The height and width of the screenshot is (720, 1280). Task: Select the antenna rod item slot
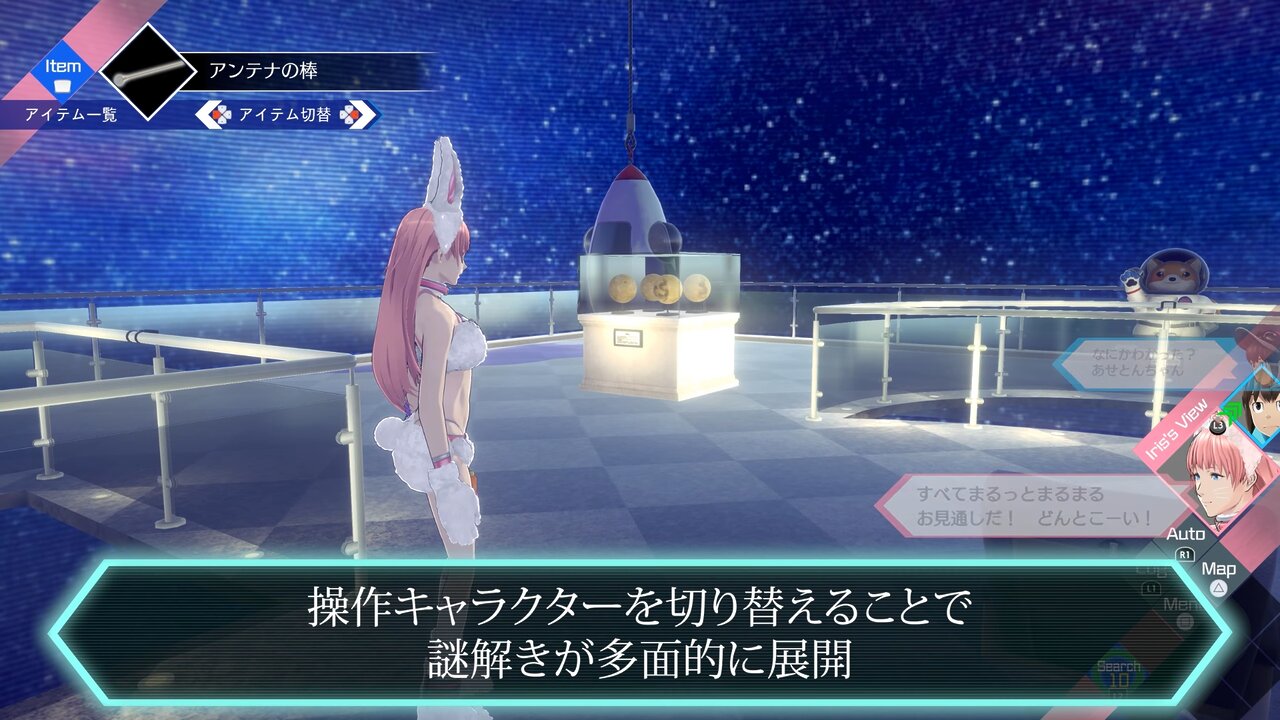tap(148, 71)
